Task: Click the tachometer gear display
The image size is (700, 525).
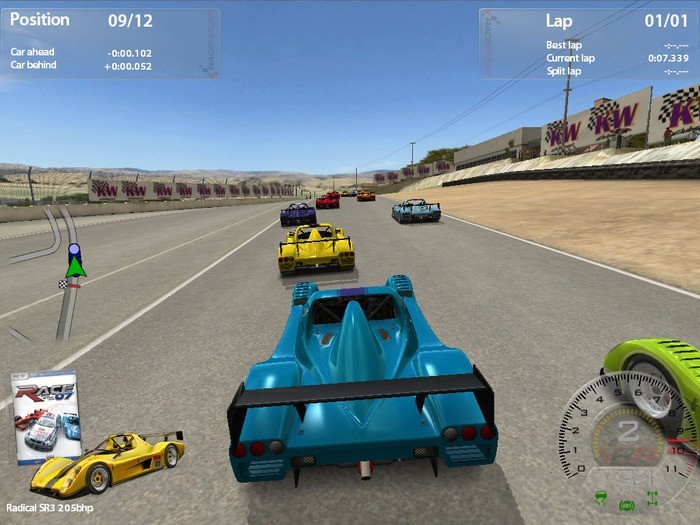Action: (627, 432)
